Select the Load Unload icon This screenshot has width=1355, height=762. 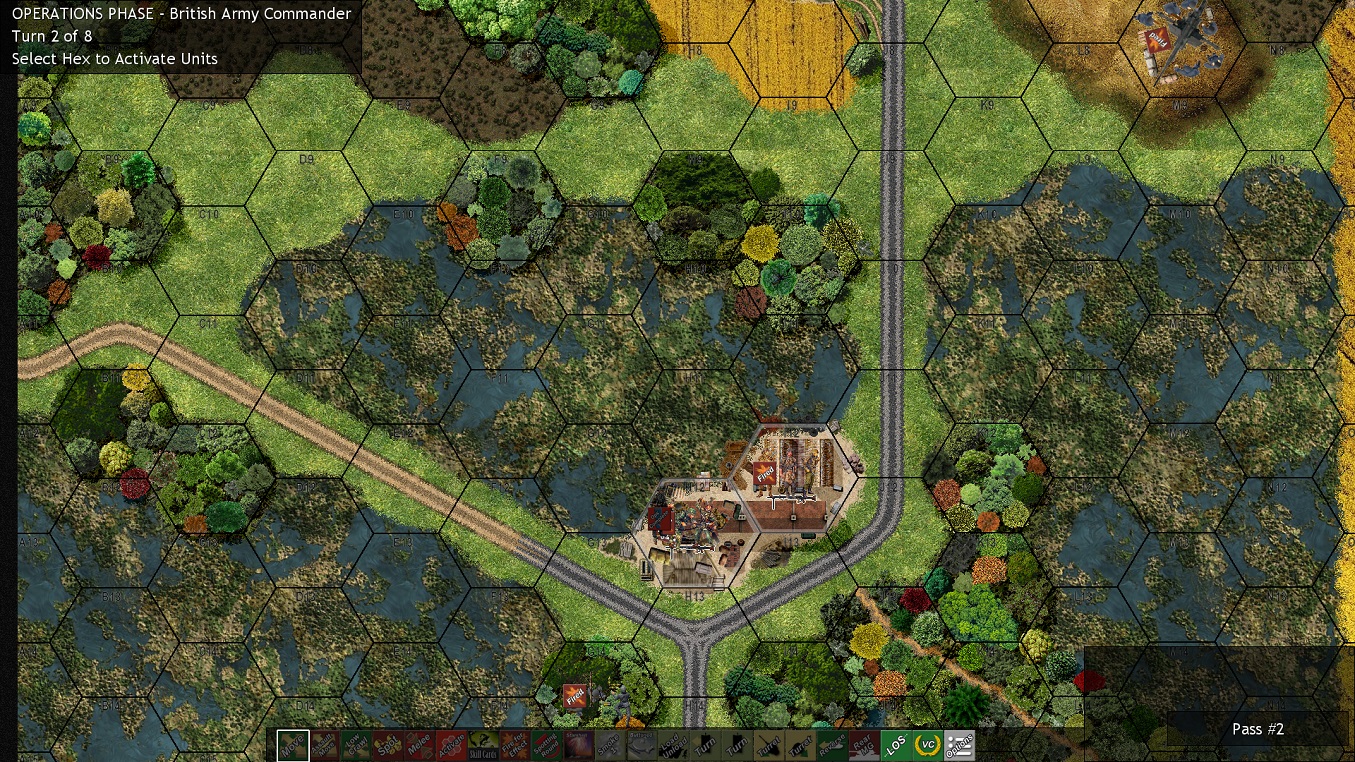point(673,745)
